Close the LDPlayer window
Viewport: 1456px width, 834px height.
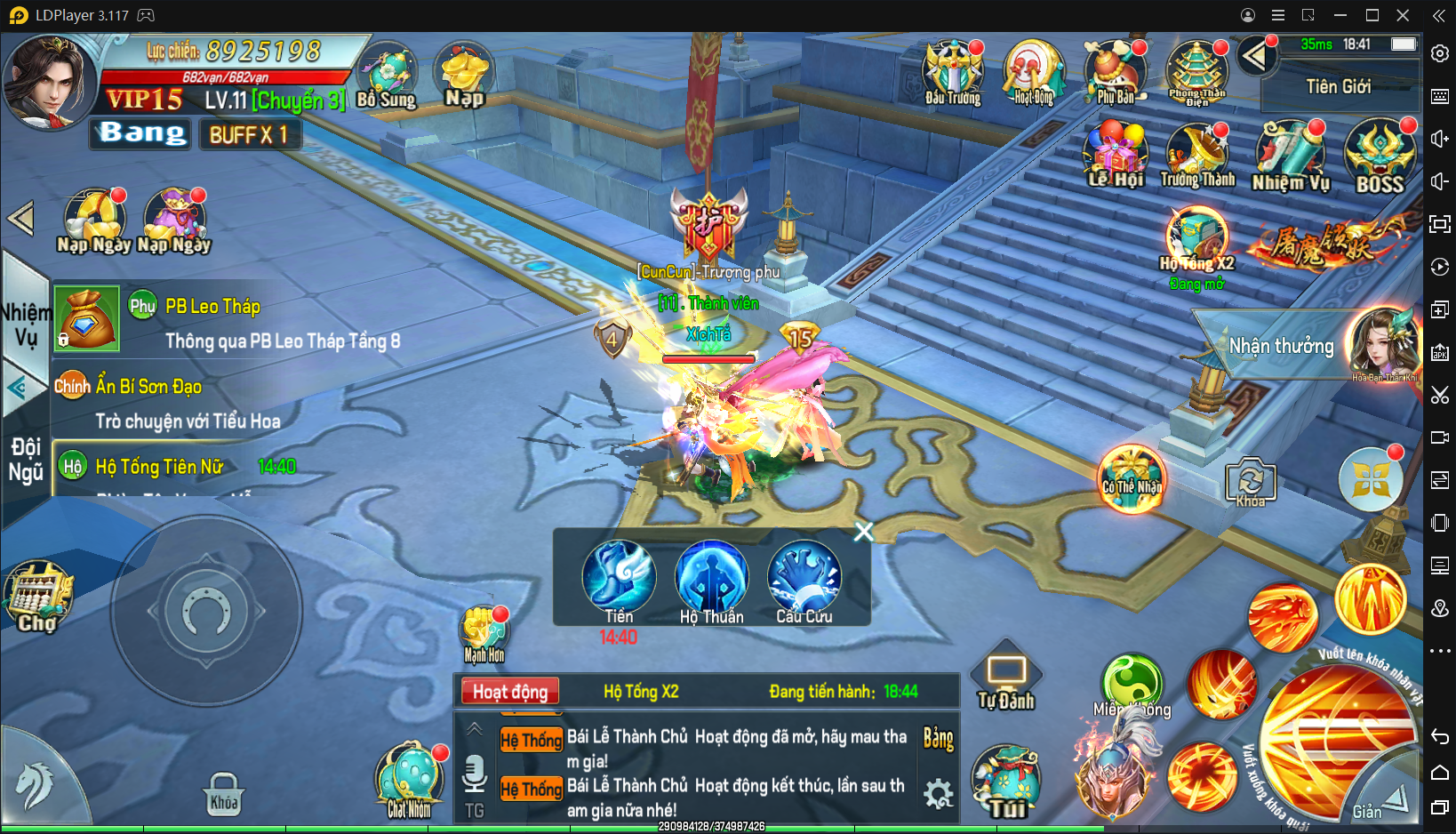tap(1403, 15)
